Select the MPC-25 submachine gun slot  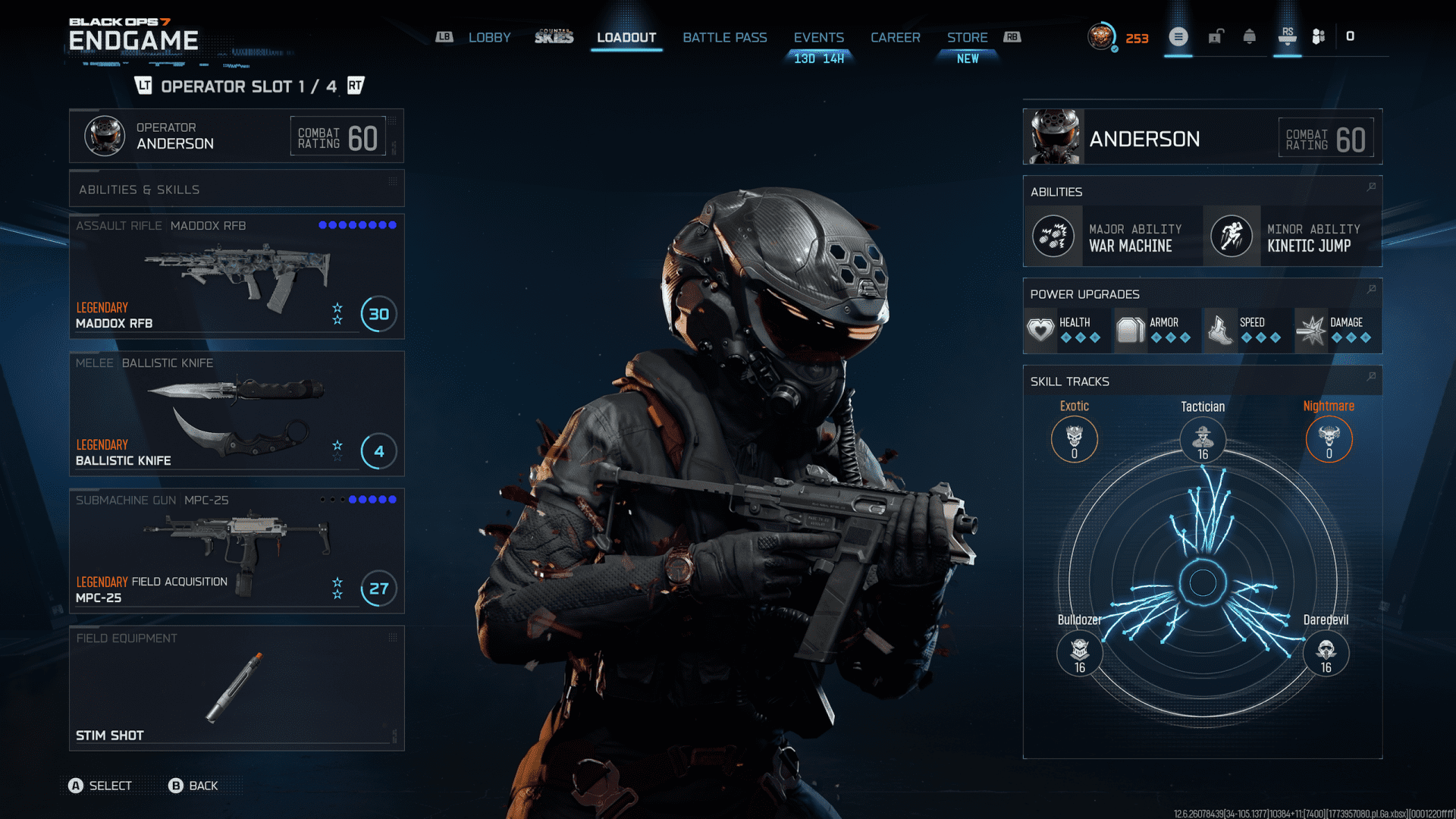pyautogui.click(x=237, y=551)
